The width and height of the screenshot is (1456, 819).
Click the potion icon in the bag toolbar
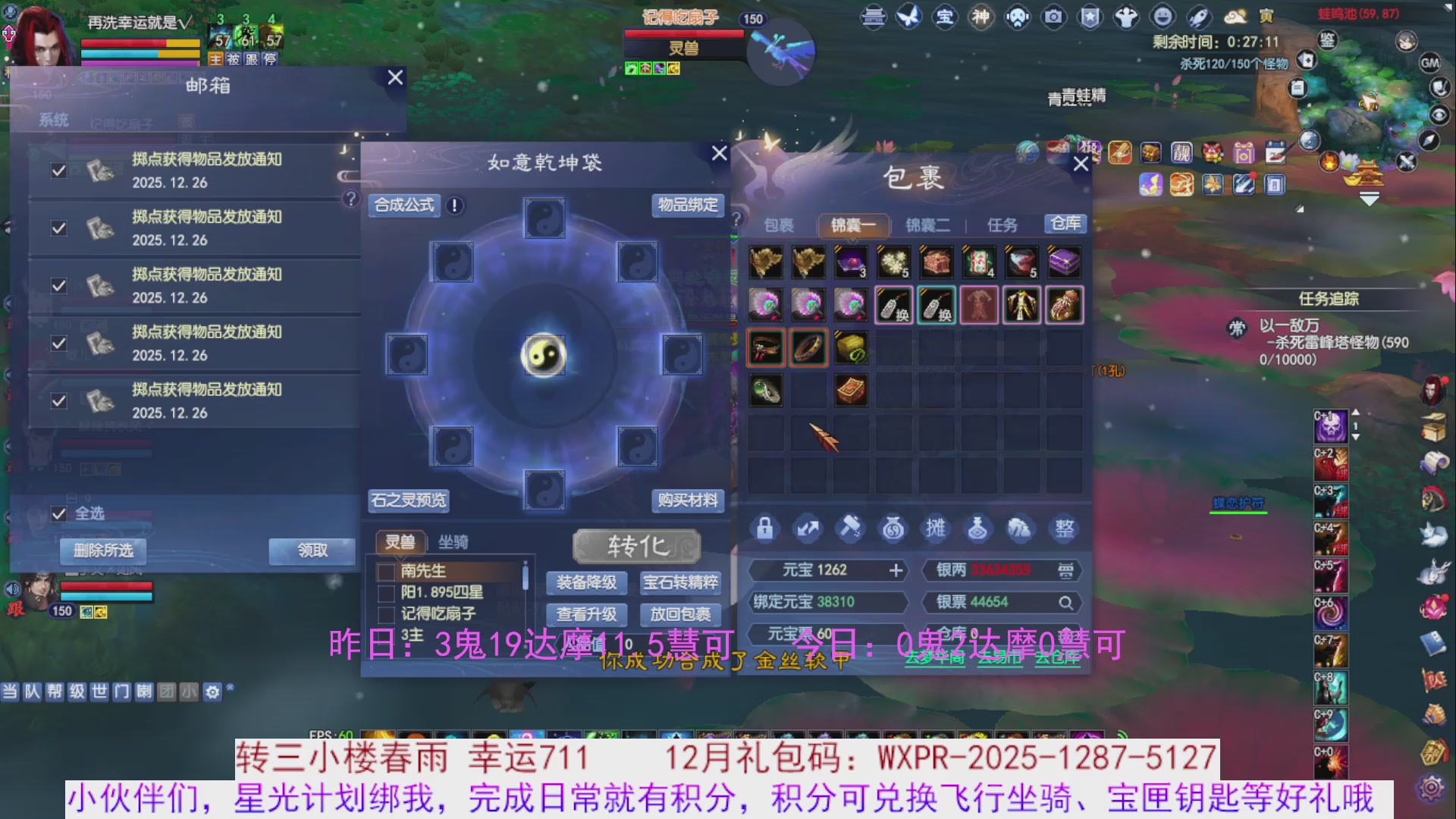(x=978, y=529)
